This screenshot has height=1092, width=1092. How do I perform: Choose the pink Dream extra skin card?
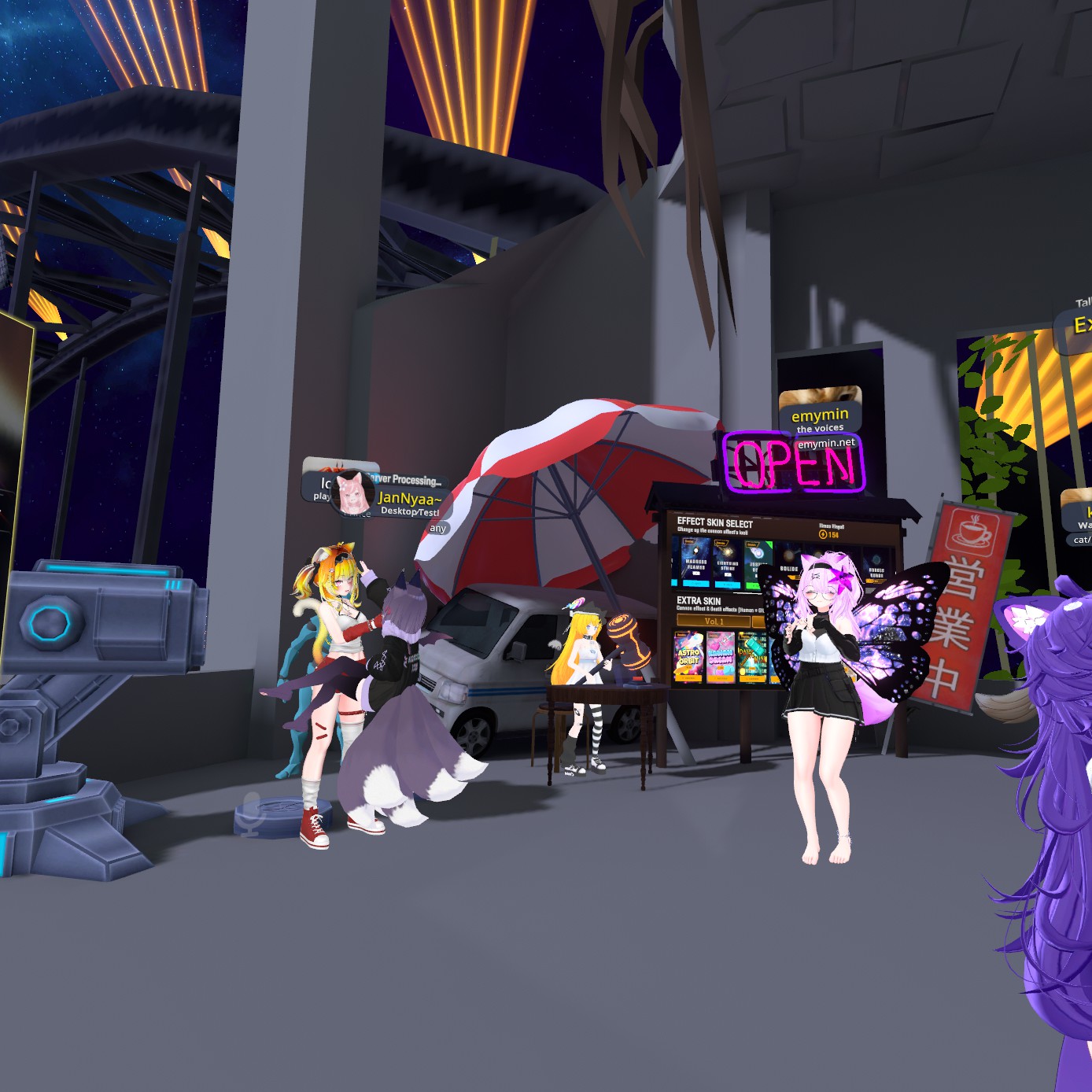(x=721, y=657)
